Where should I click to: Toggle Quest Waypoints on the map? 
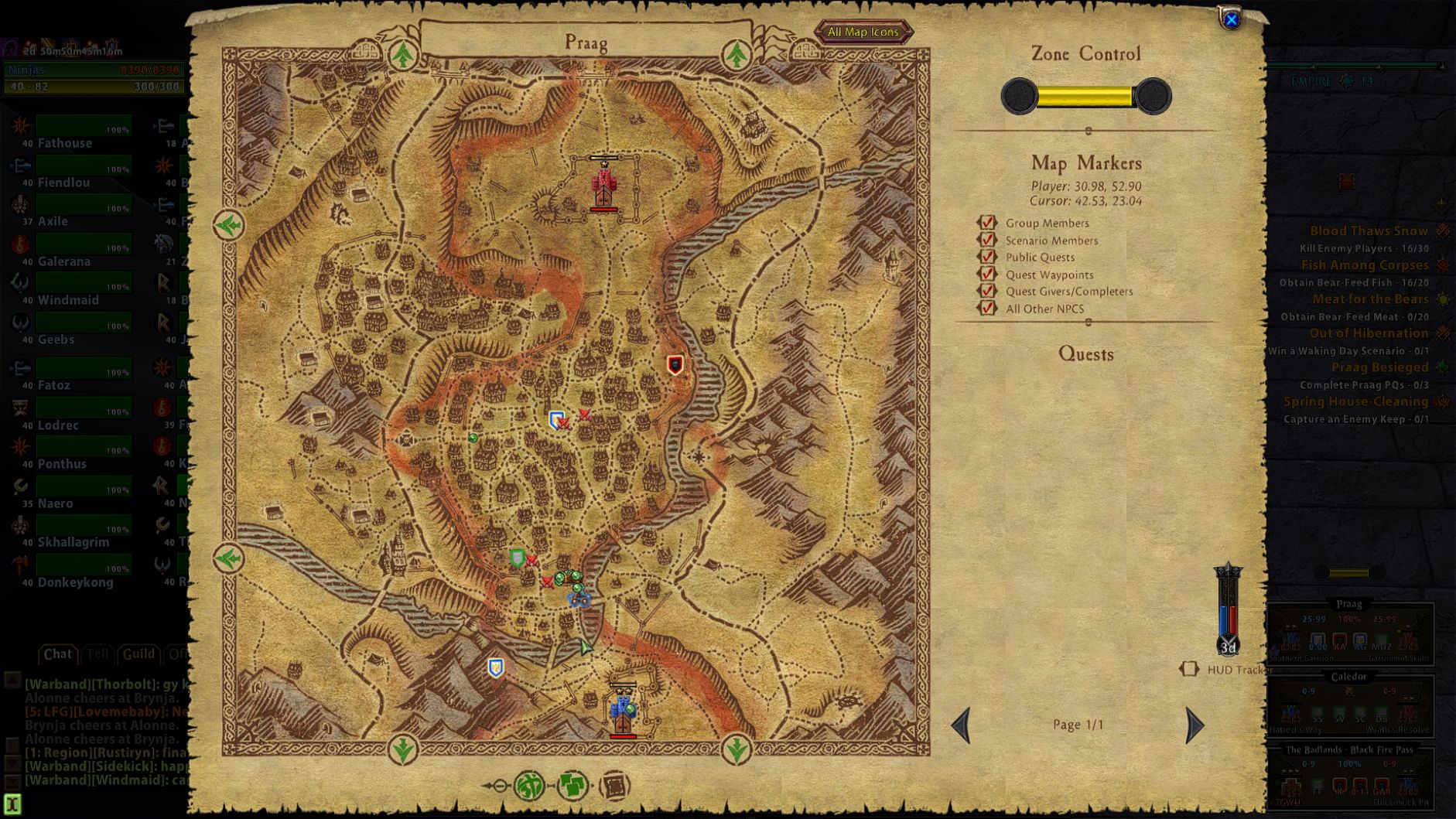pos(987,274)
